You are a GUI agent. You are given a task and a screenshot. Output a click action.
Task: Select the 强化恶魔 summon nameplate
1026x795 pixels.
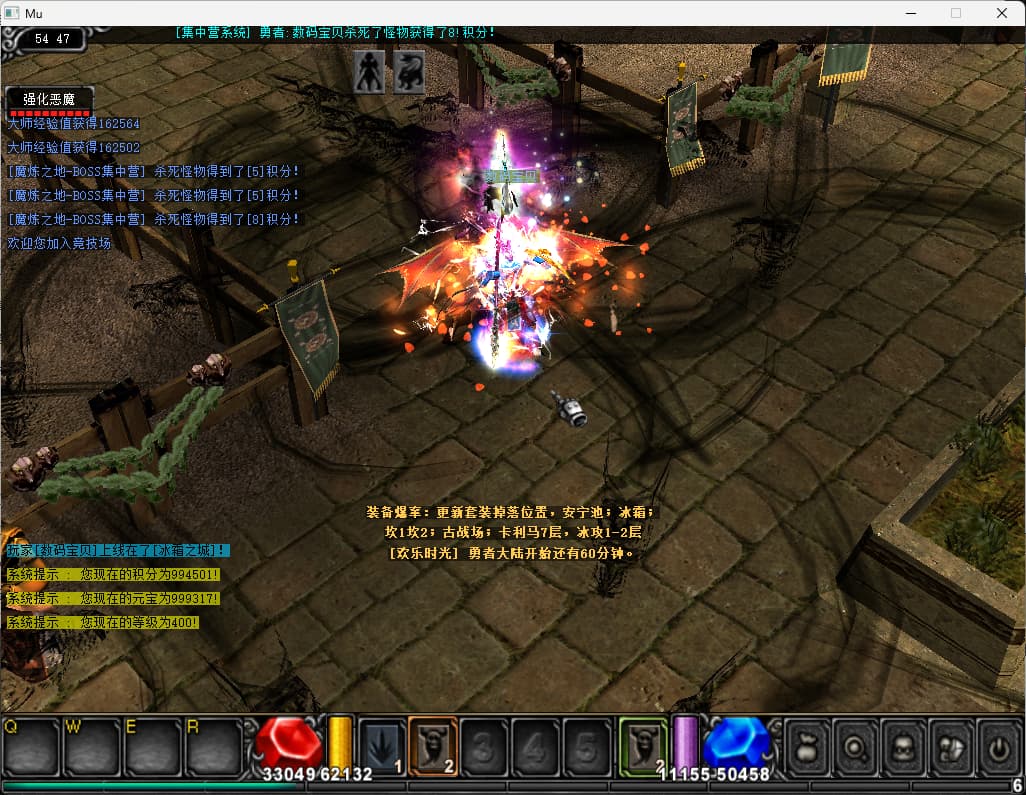click(49, 99)
